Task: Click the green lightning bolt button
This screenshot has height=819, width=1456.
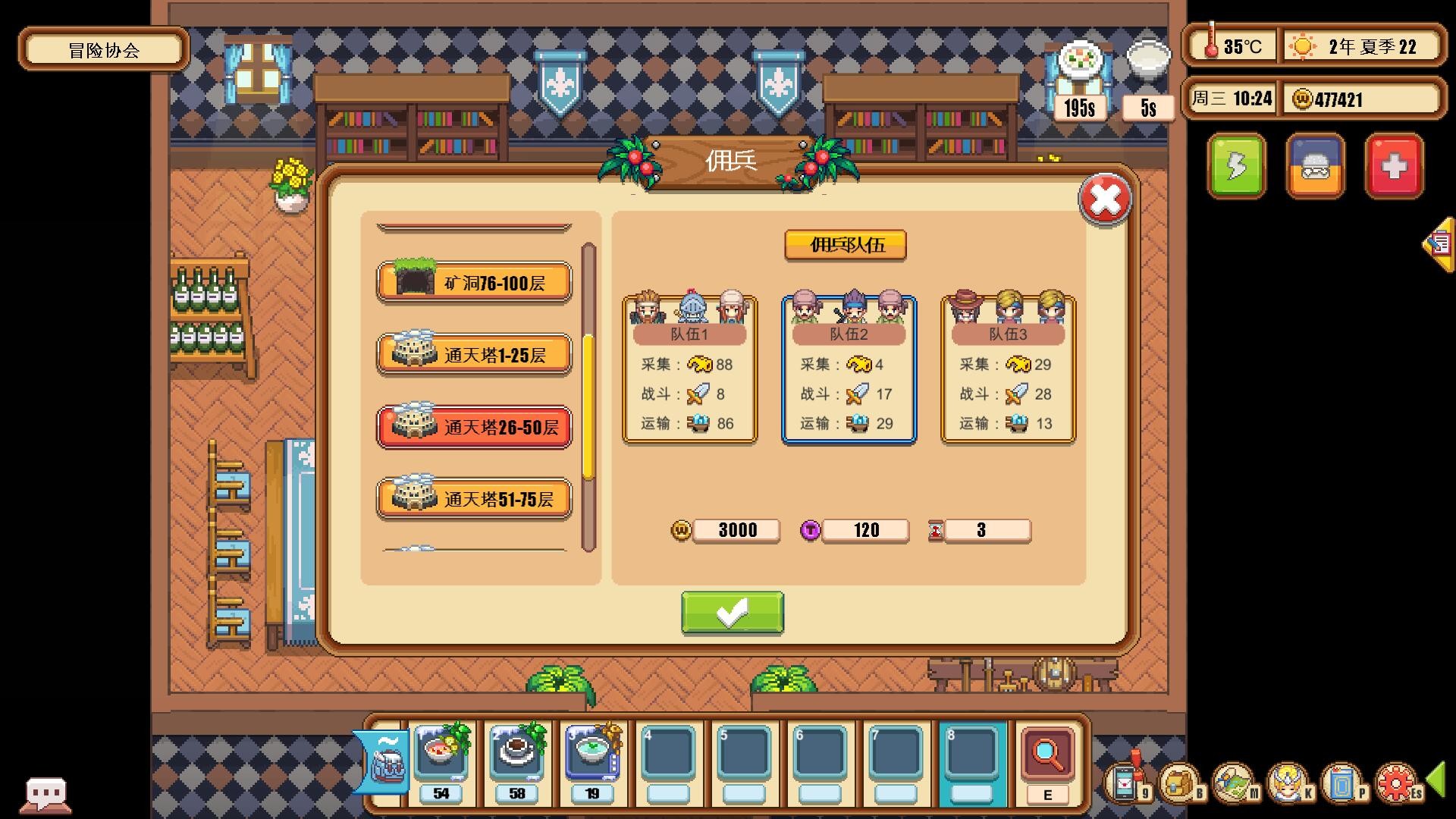Action: 1238,166
